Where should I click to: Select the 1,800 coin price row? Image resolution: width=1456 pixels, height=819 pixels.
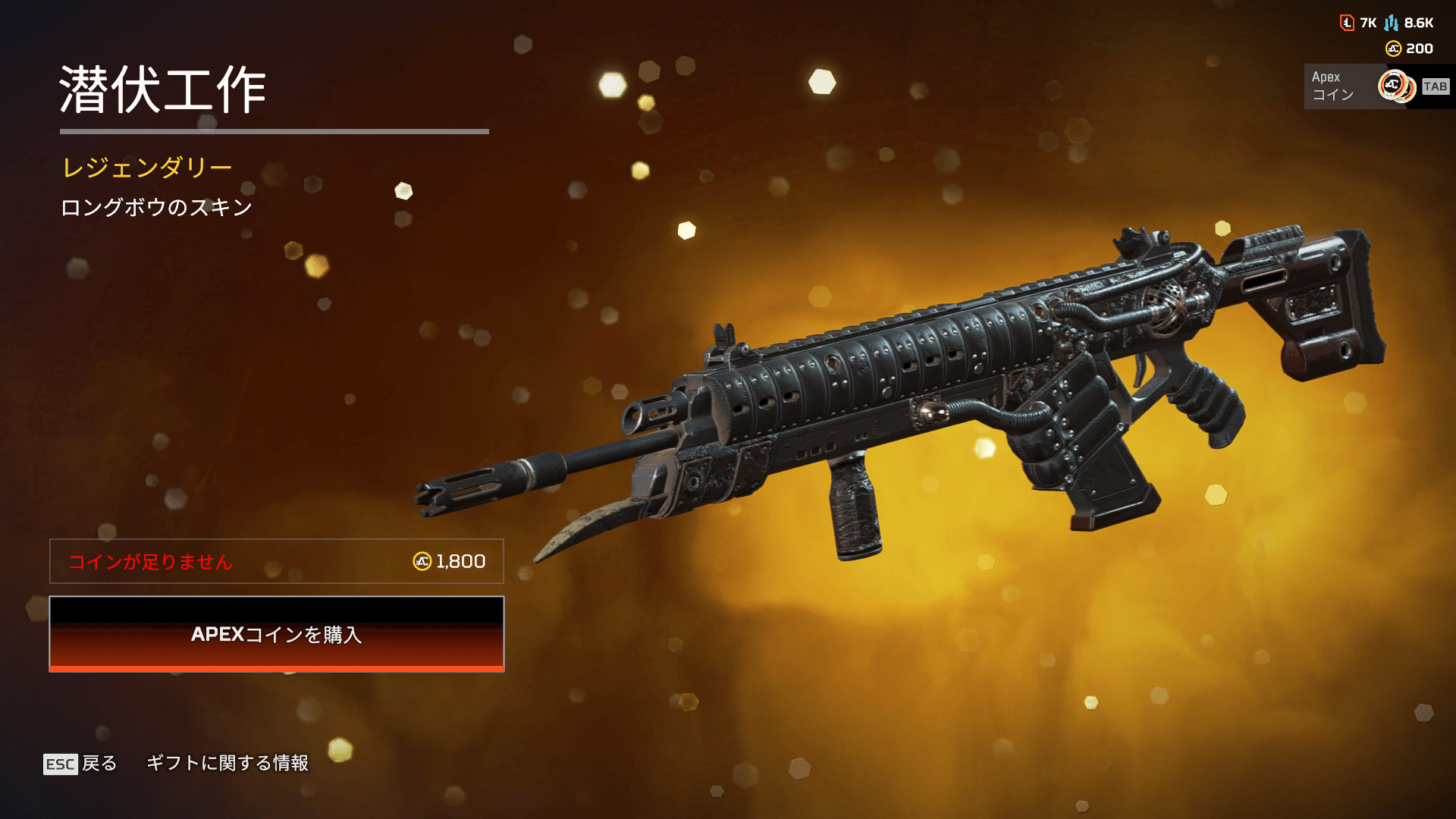tap(277, 561)
